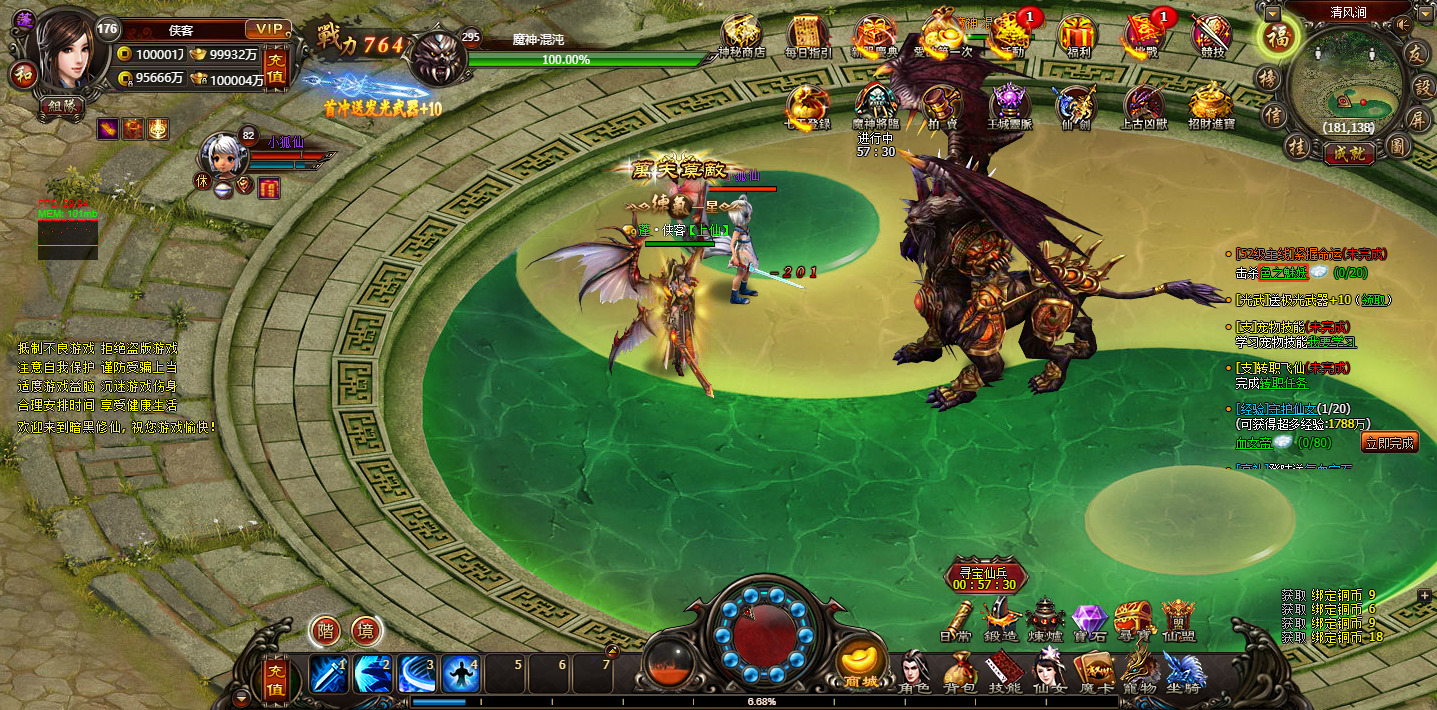1437x710 pixels.
Task: Open the 每日指引 daily guide scroll
Action: click(x=808, y=35)
